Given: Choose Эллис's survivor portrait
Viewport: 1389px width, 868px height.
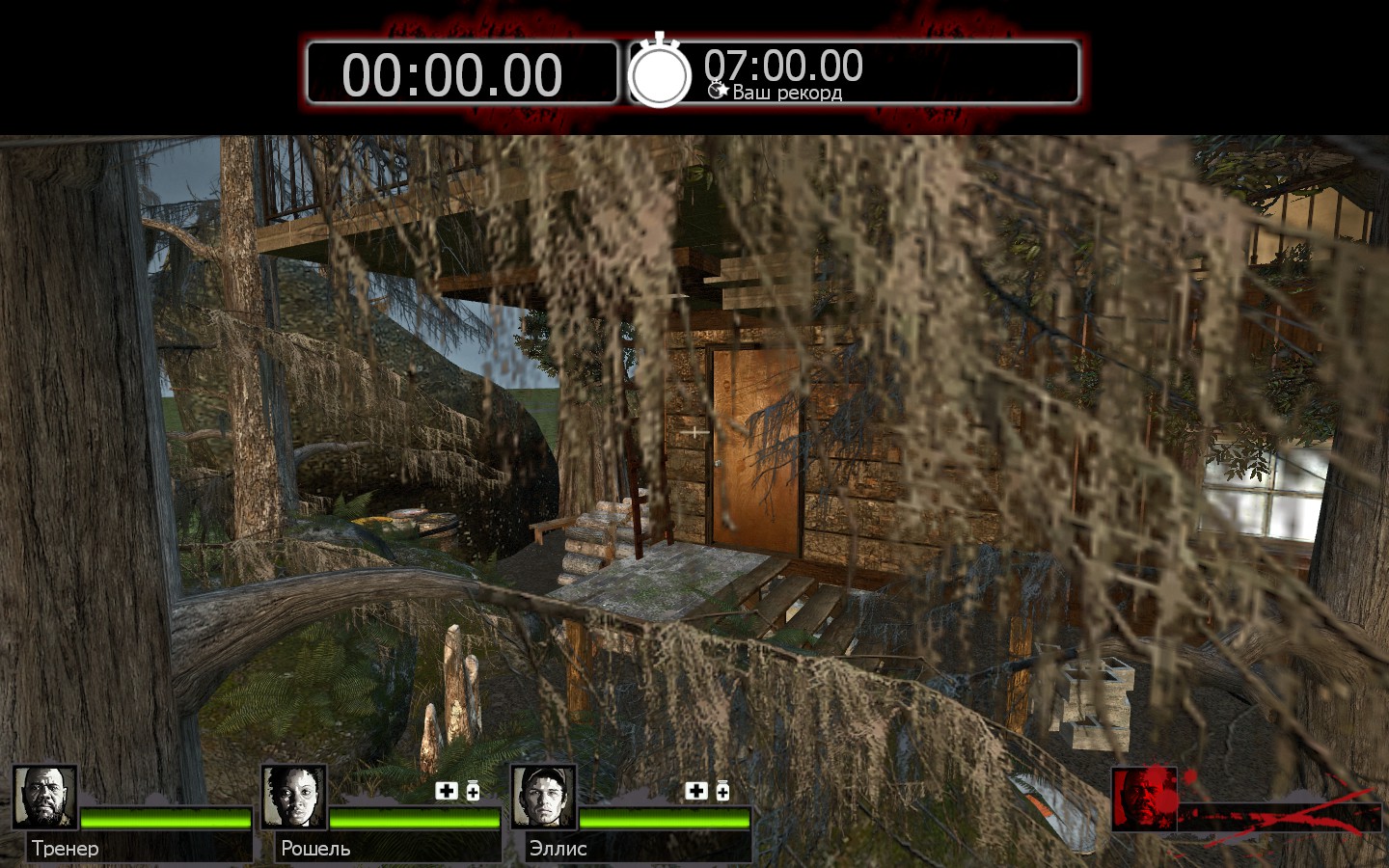Looking at the screenshot, I should pyautogui.click(x=543, y=798).
